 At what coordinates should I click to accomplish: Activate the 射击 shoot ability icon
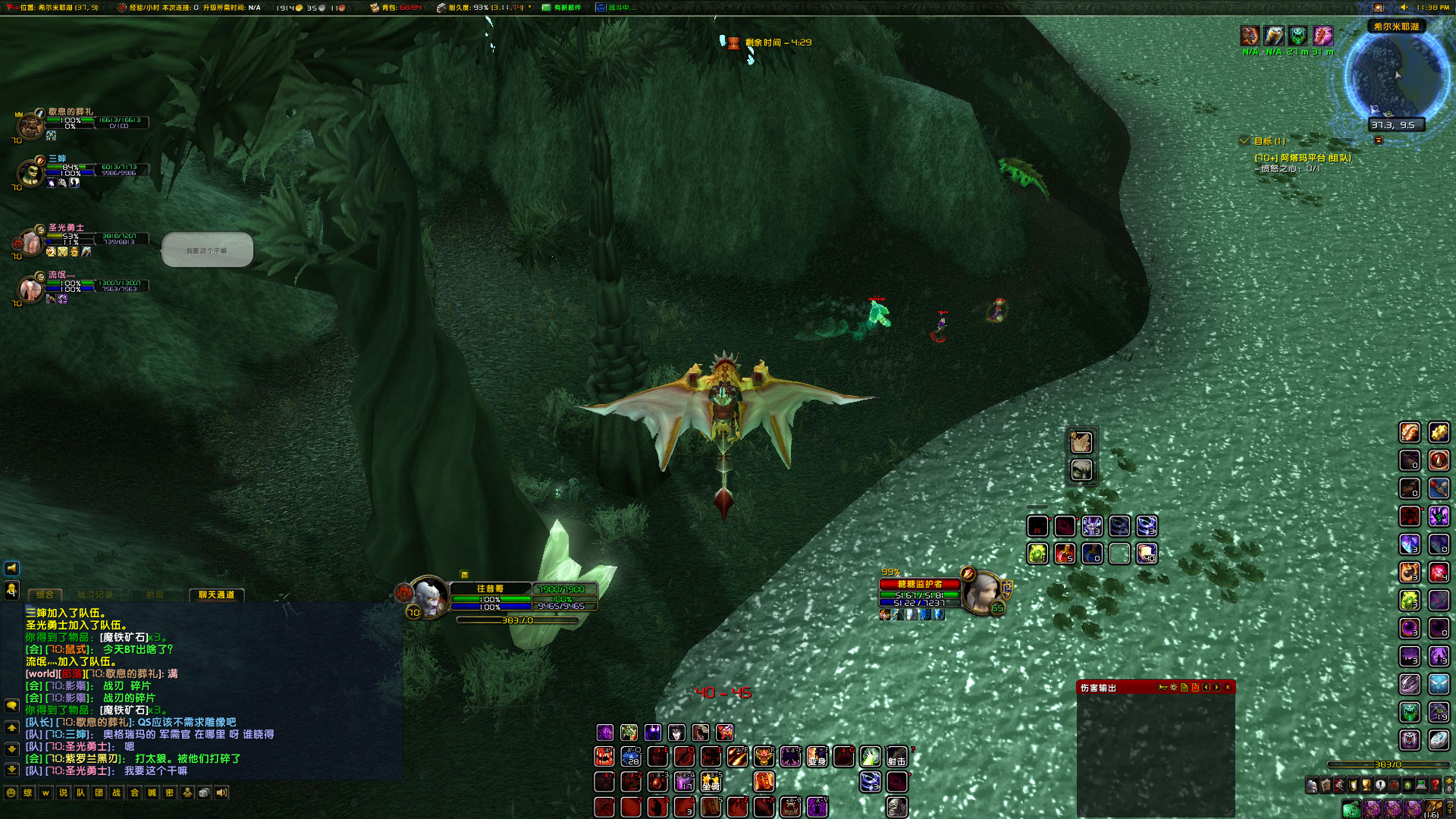(x=896, y=758)
